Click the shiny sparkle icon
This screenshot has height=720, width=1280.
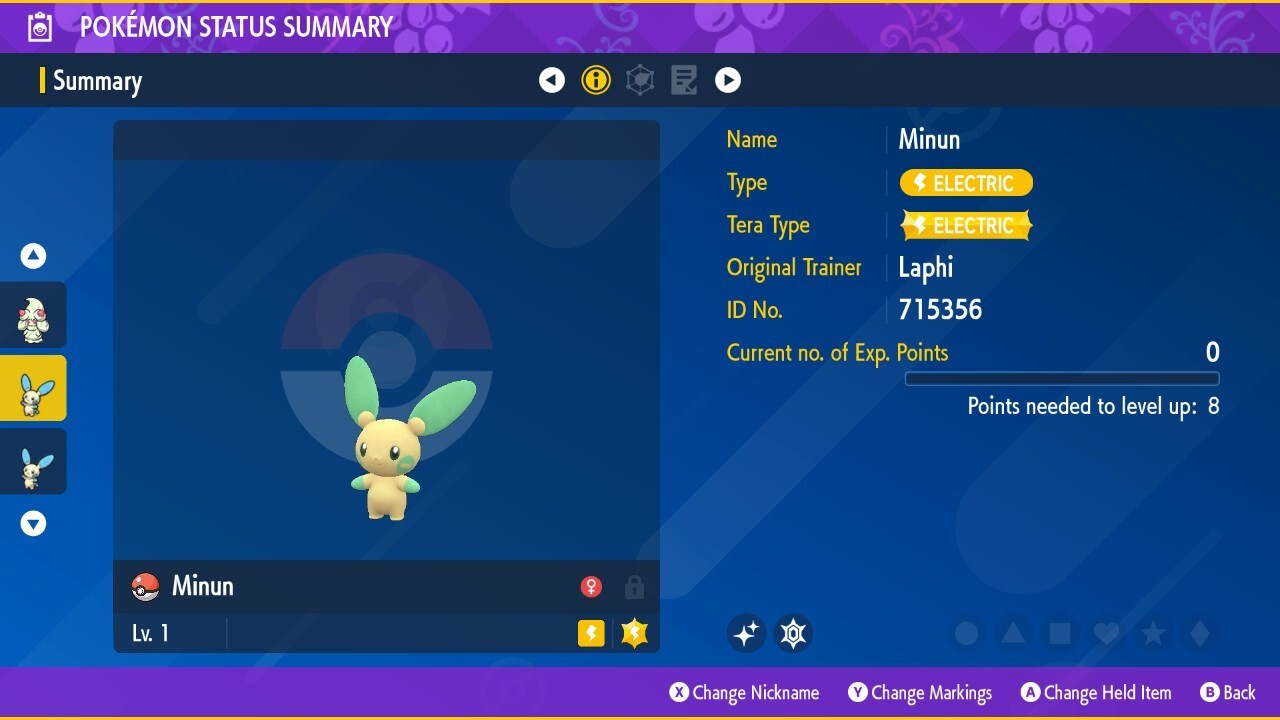pos(746,632)
